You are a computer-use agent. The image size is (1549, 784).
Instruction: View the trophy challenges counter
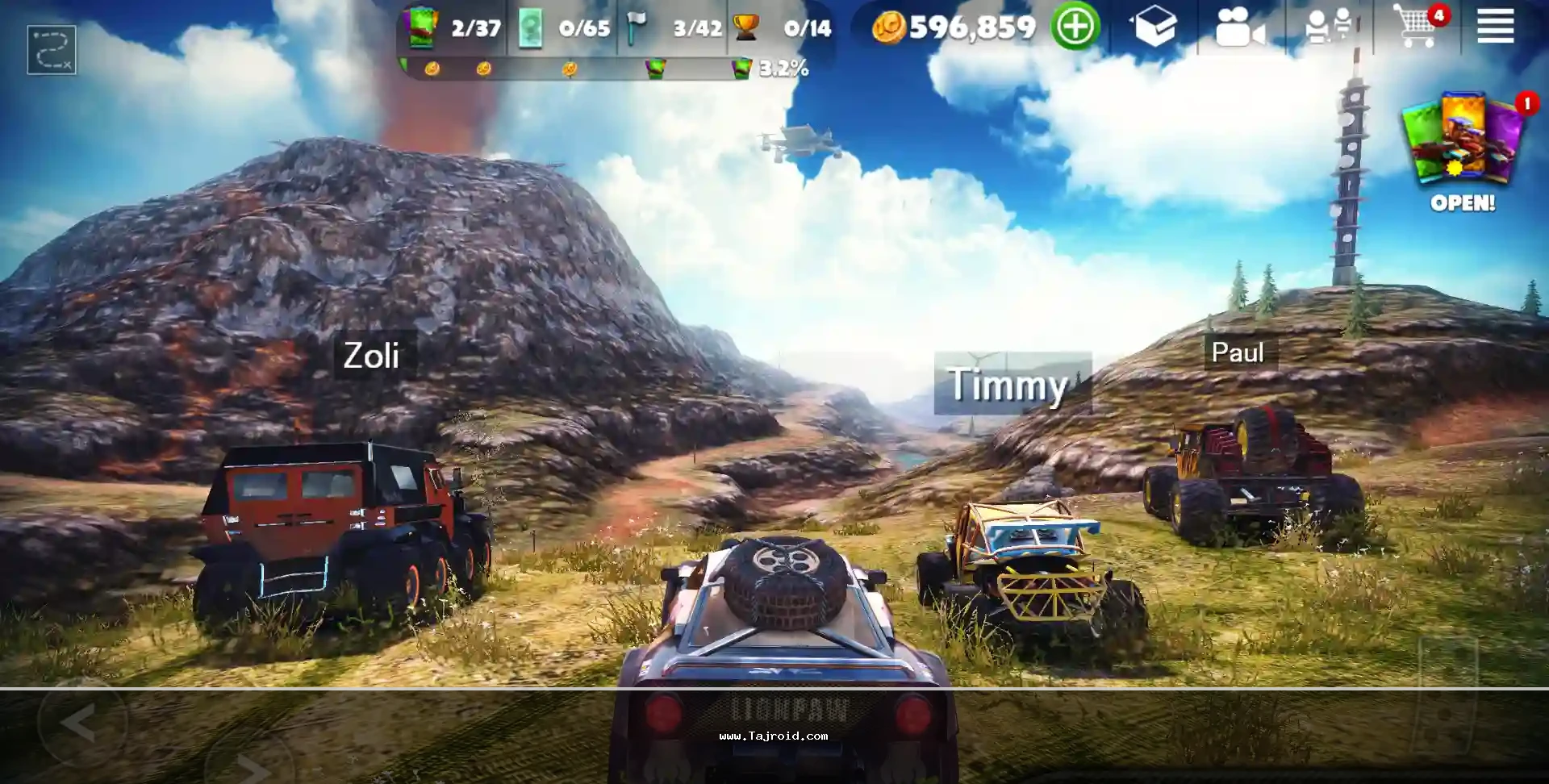point(783,29)
